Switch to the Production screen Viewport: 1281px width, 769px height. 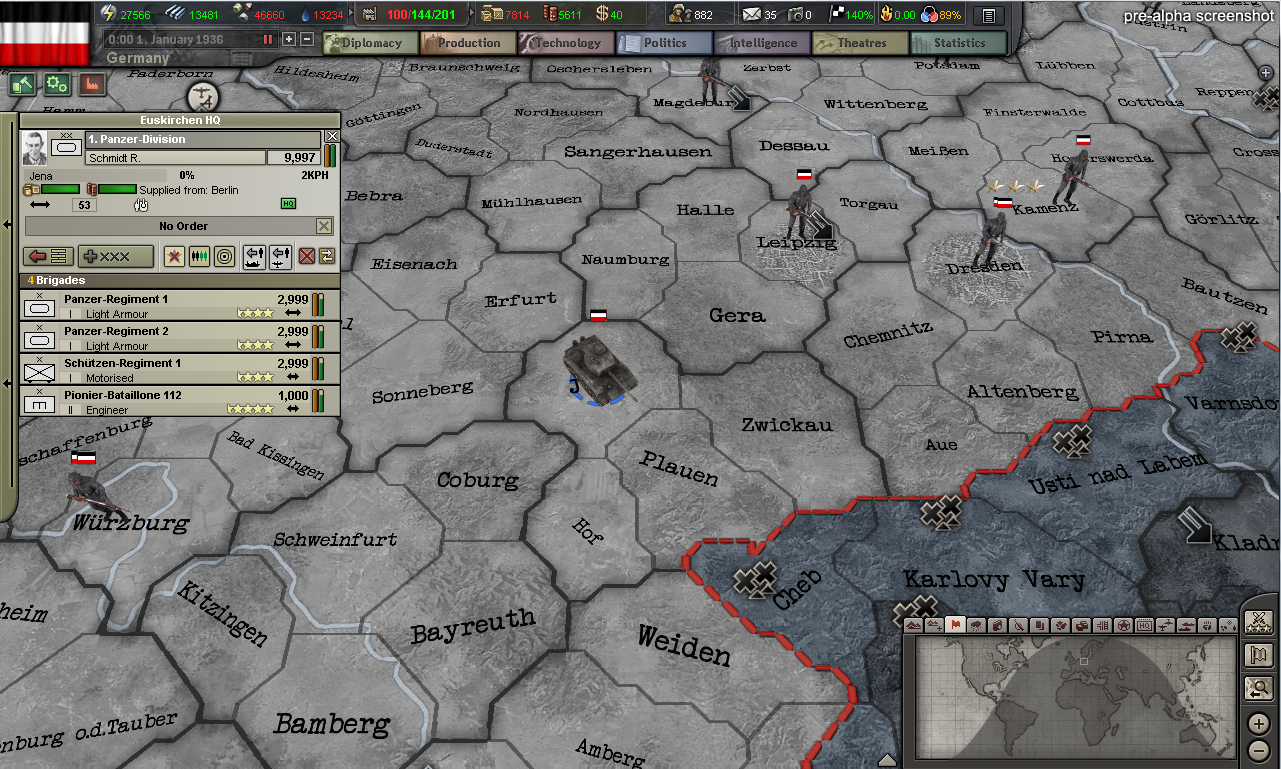point(468,42)
